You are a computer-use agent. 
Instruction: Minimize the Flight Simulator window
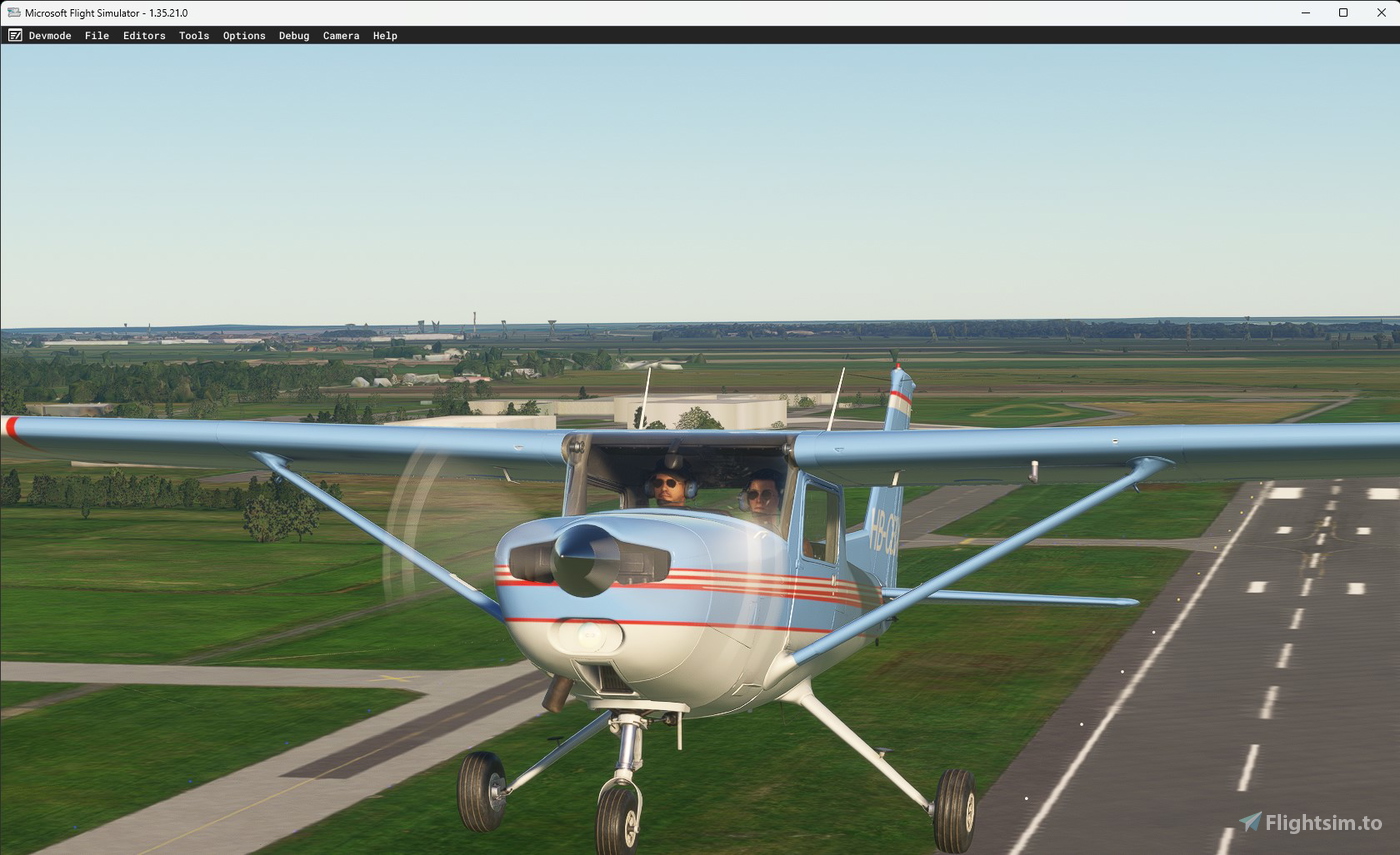[x=1305, y=13]
